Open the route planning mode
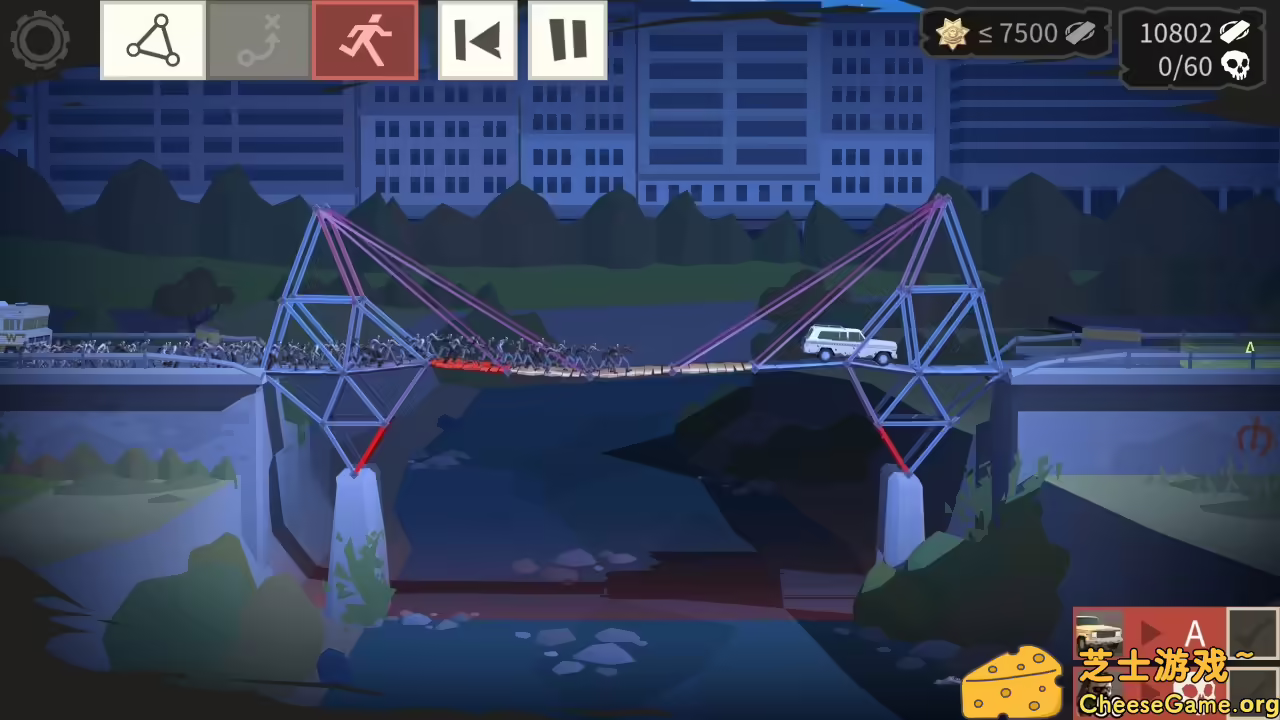Screen dimensions: 1280x720 pyautogui.click(x=258, y=40)
